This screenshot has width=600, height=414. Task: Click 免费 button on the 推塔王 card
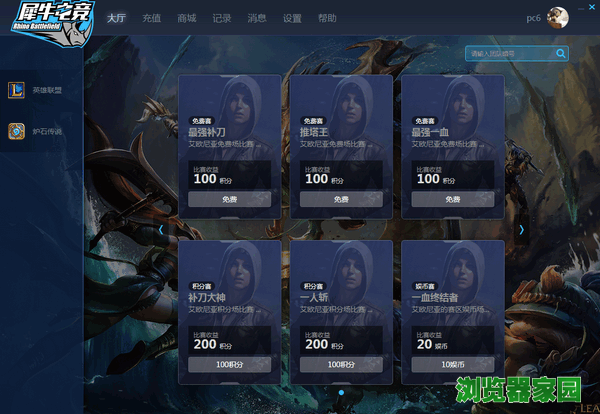[341, 199]
